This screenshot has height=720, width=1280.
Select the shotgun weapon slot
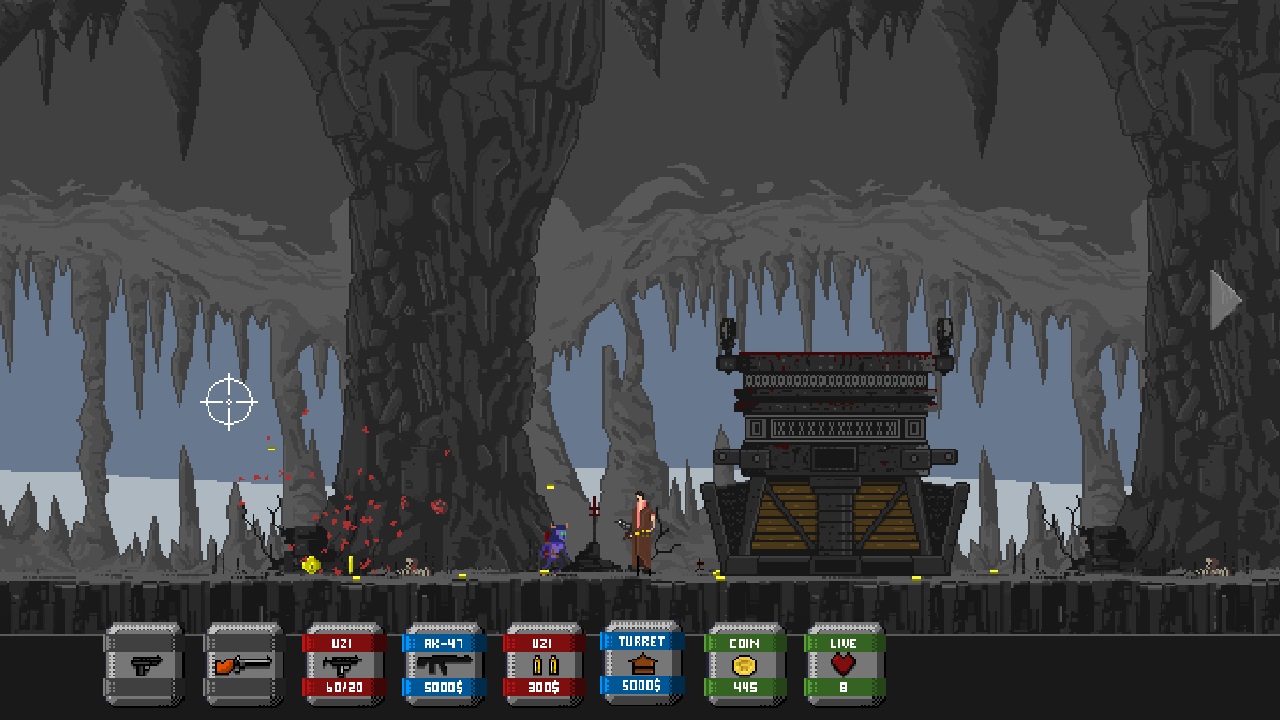point(243,663)
